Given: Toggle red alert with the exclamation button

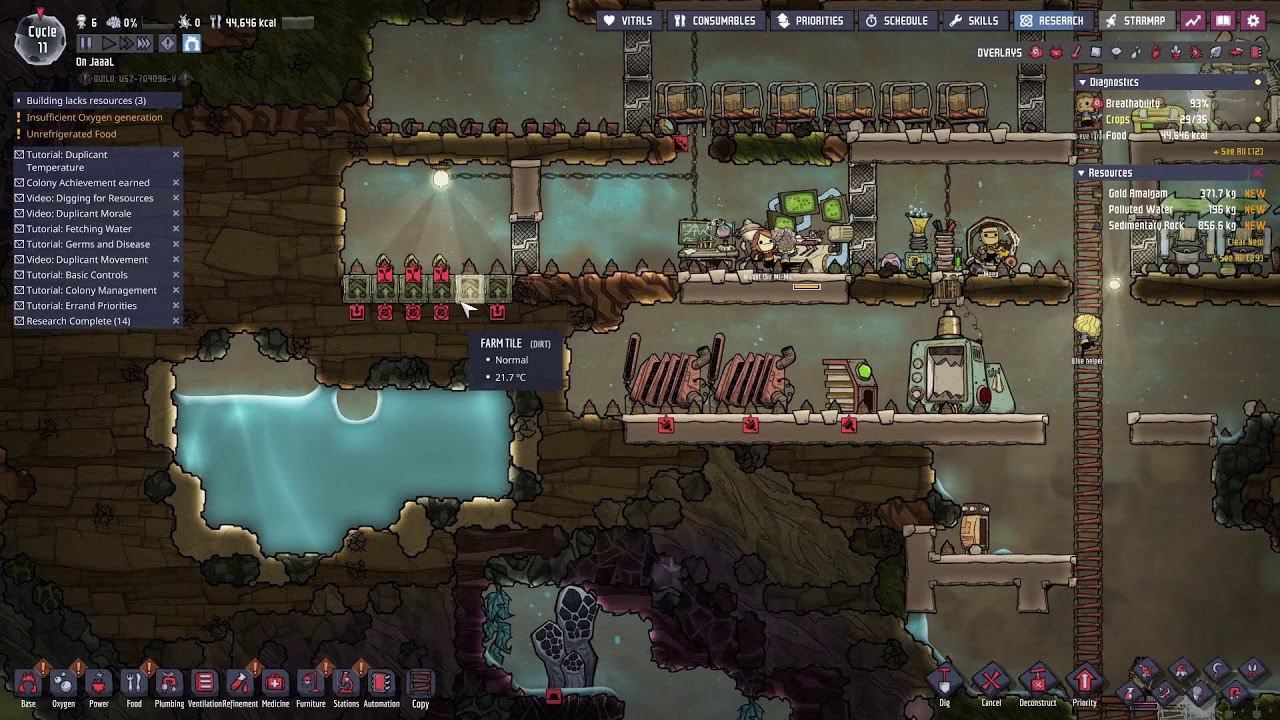Looking at the screenshot, I should point(167,43).
